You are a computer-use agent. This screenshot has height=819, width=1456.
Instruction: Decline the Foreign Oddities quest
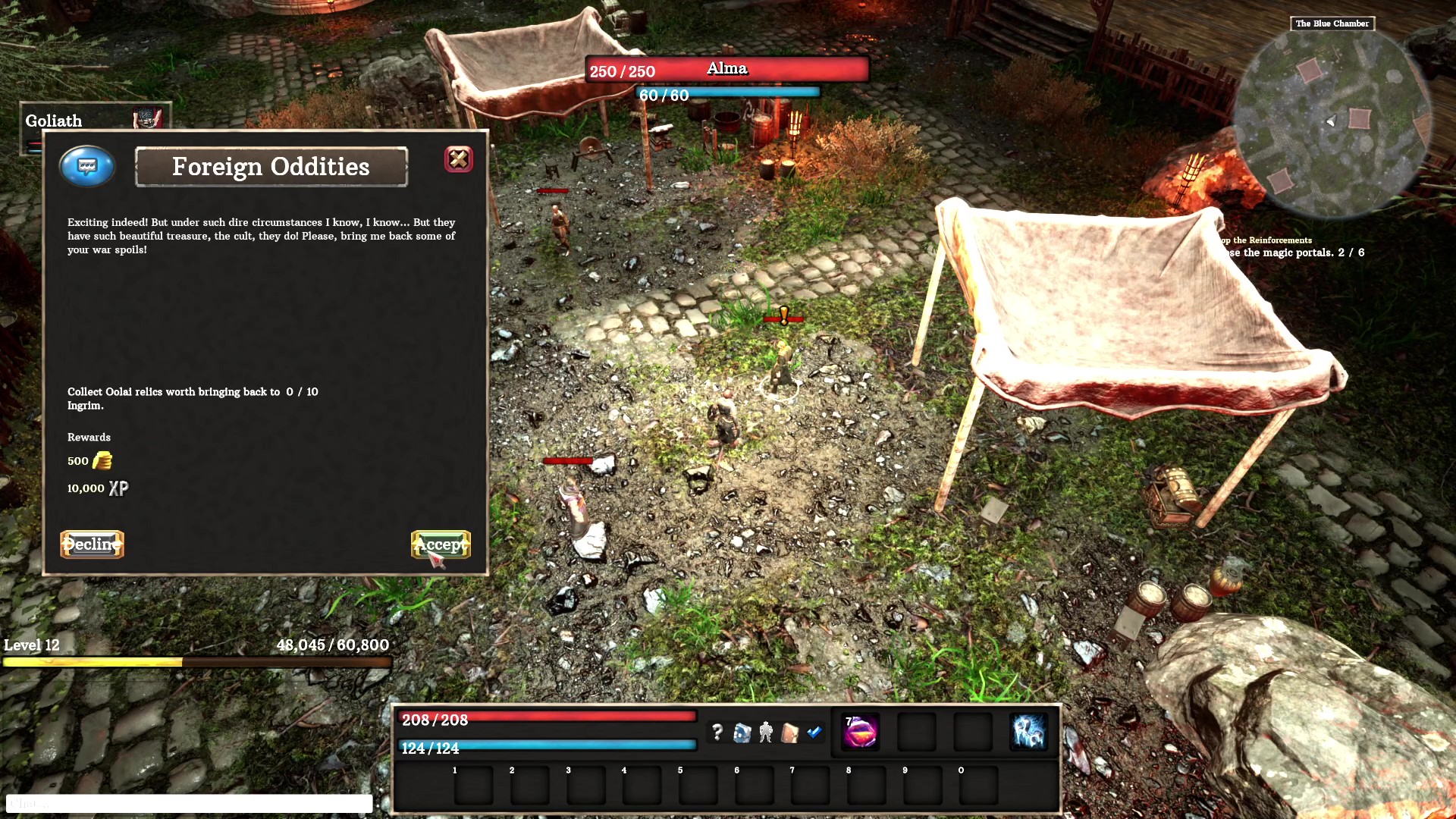pos(91,544)
